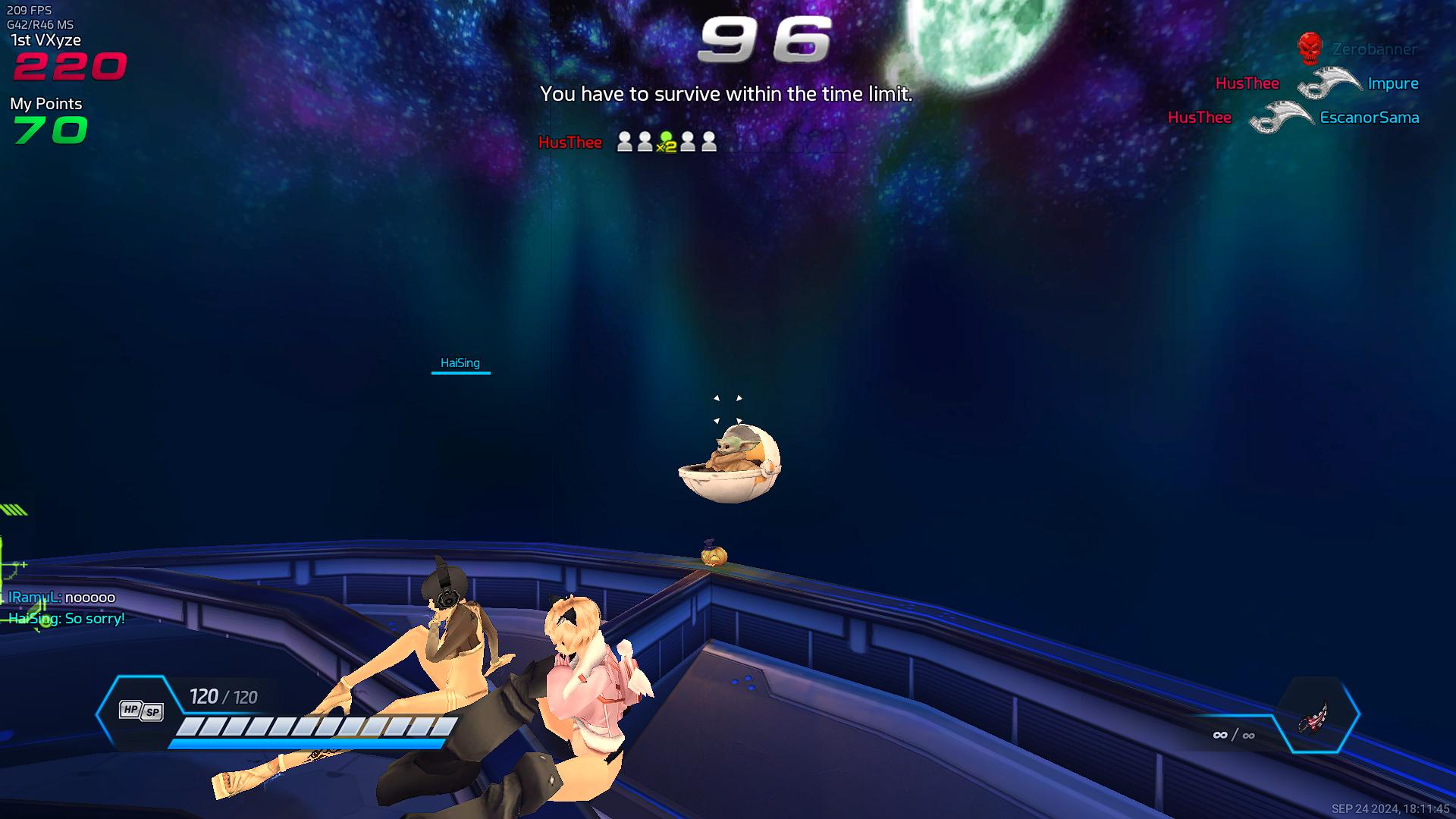Viewport: 1456px width, 819px height.
Task: Select the equipped weapon icon in the hexagon
Action: point(1315,715)
